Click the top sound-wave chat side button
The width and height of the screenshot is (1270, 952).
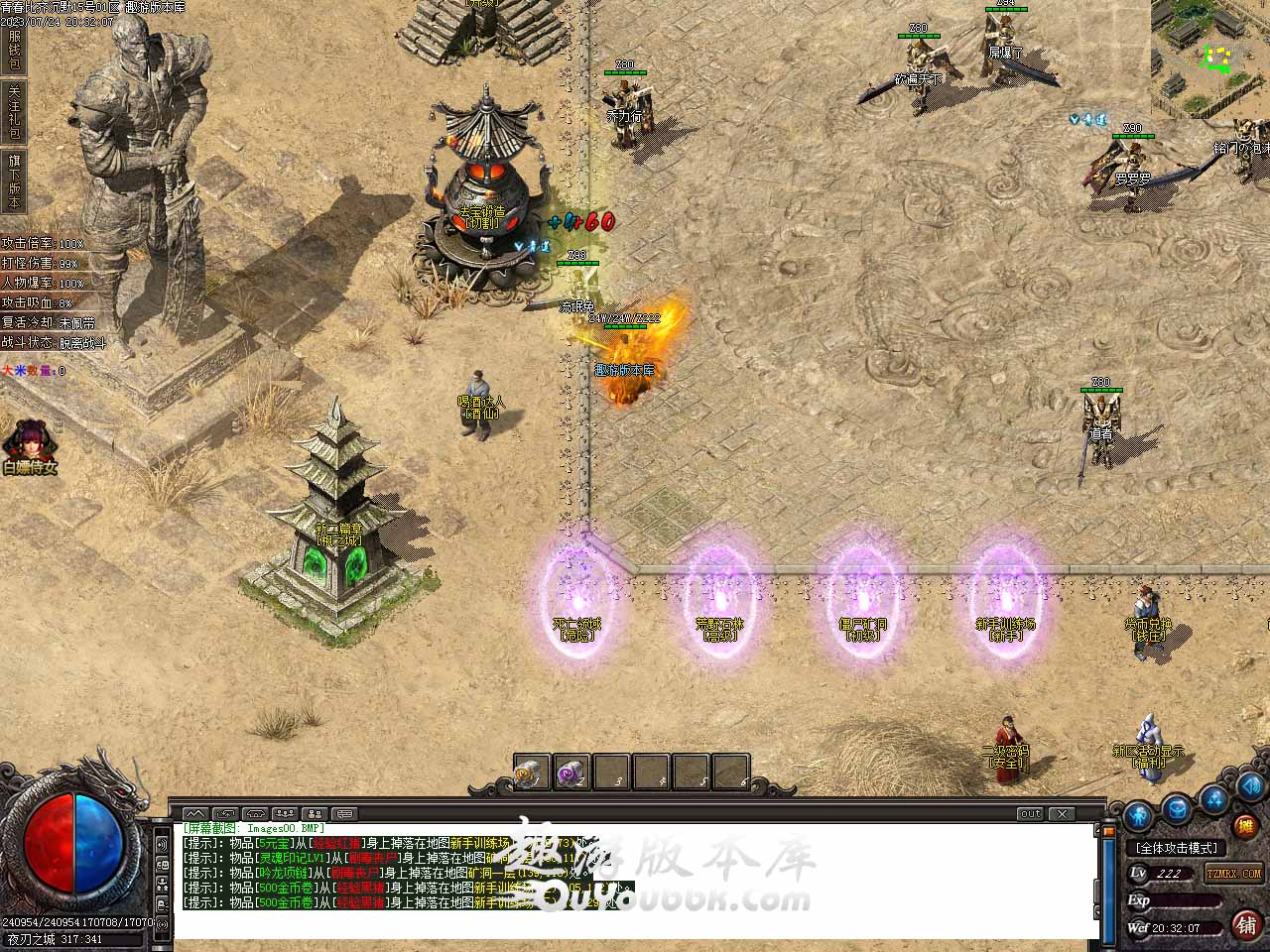click(x=162, y=844)
